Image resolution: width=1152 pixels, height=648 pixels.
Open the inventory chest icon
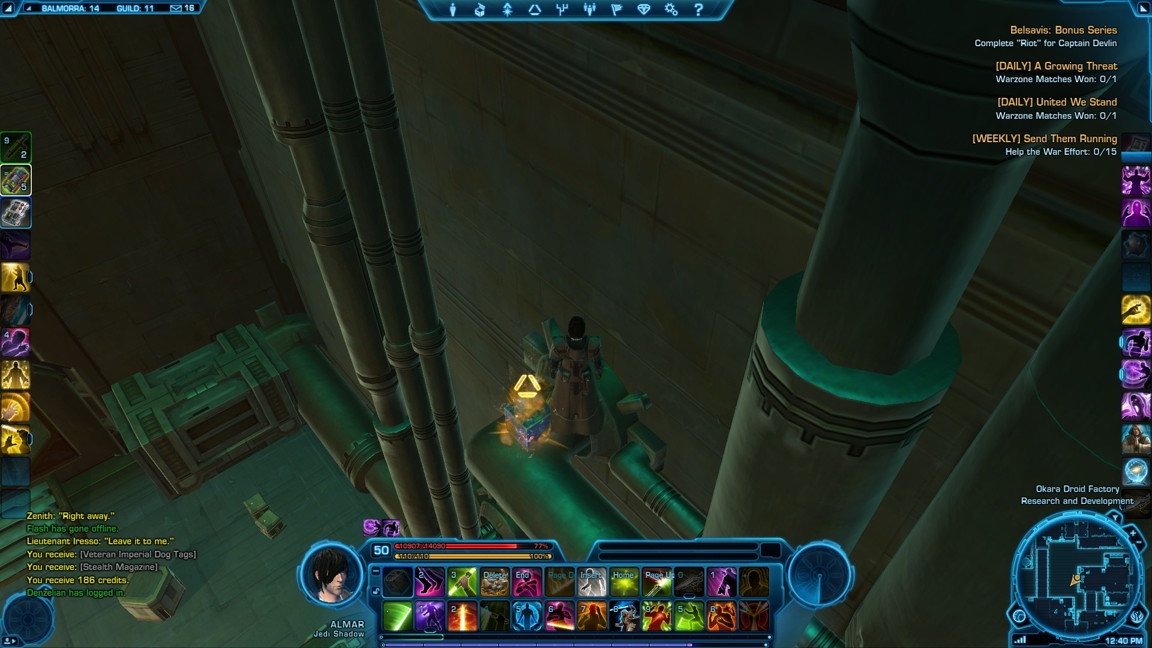tap(480, 10)
